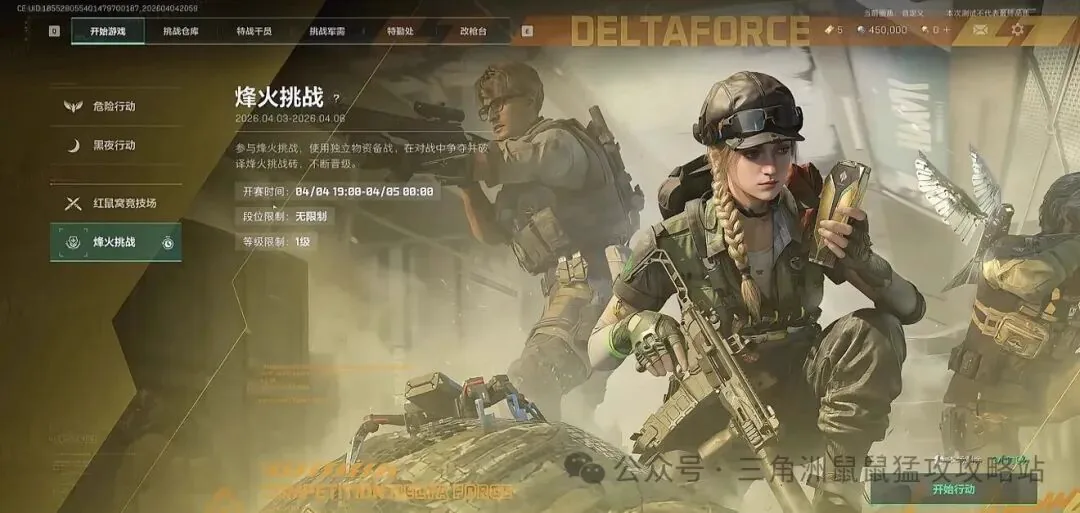Select the 烽火挑战 mode entry
Image resolution: width=1080 pixels, height=513 pixels.
114,242
